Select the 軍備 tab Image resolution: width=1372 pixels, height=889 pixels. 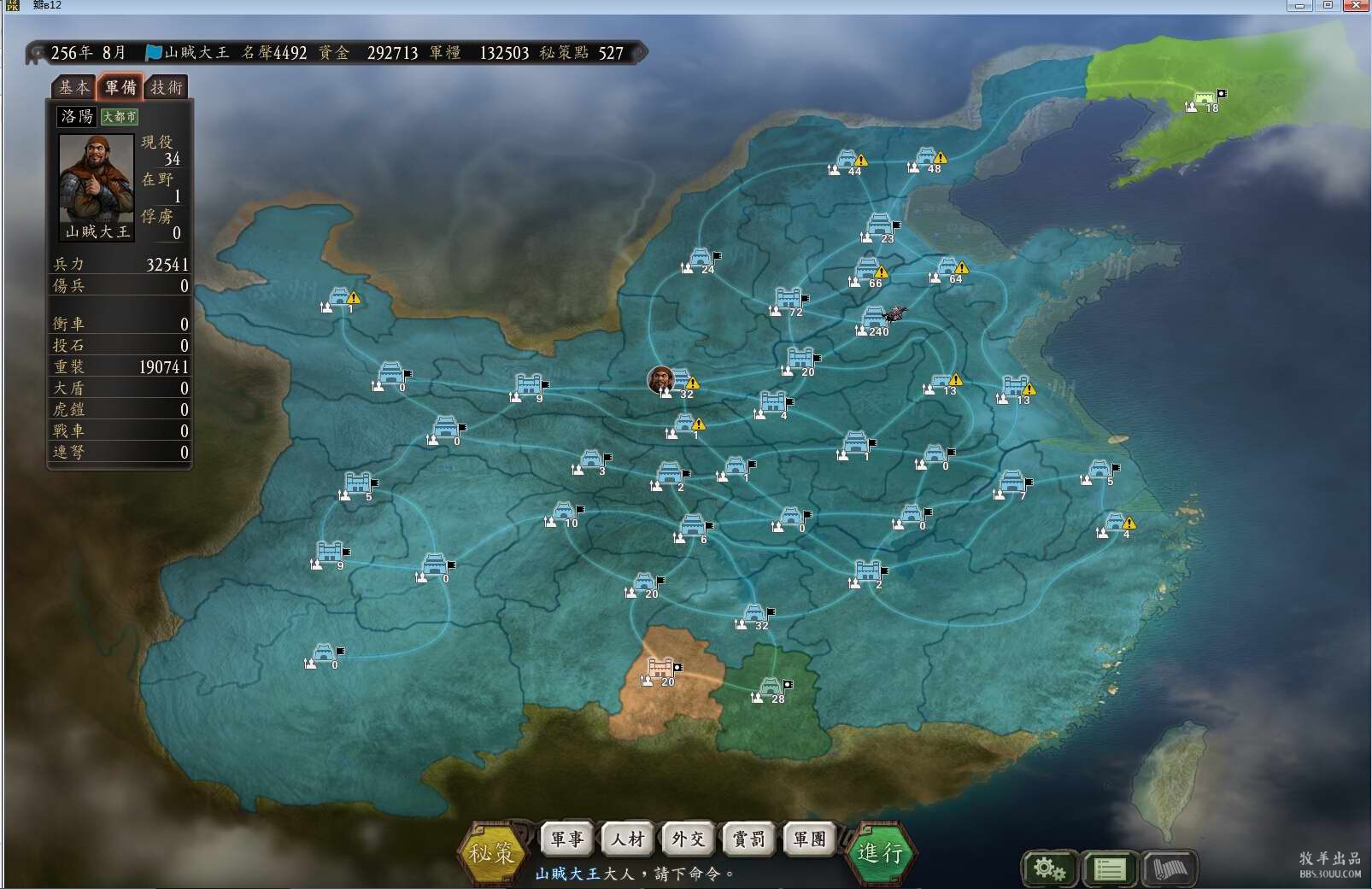pos(120,87)
